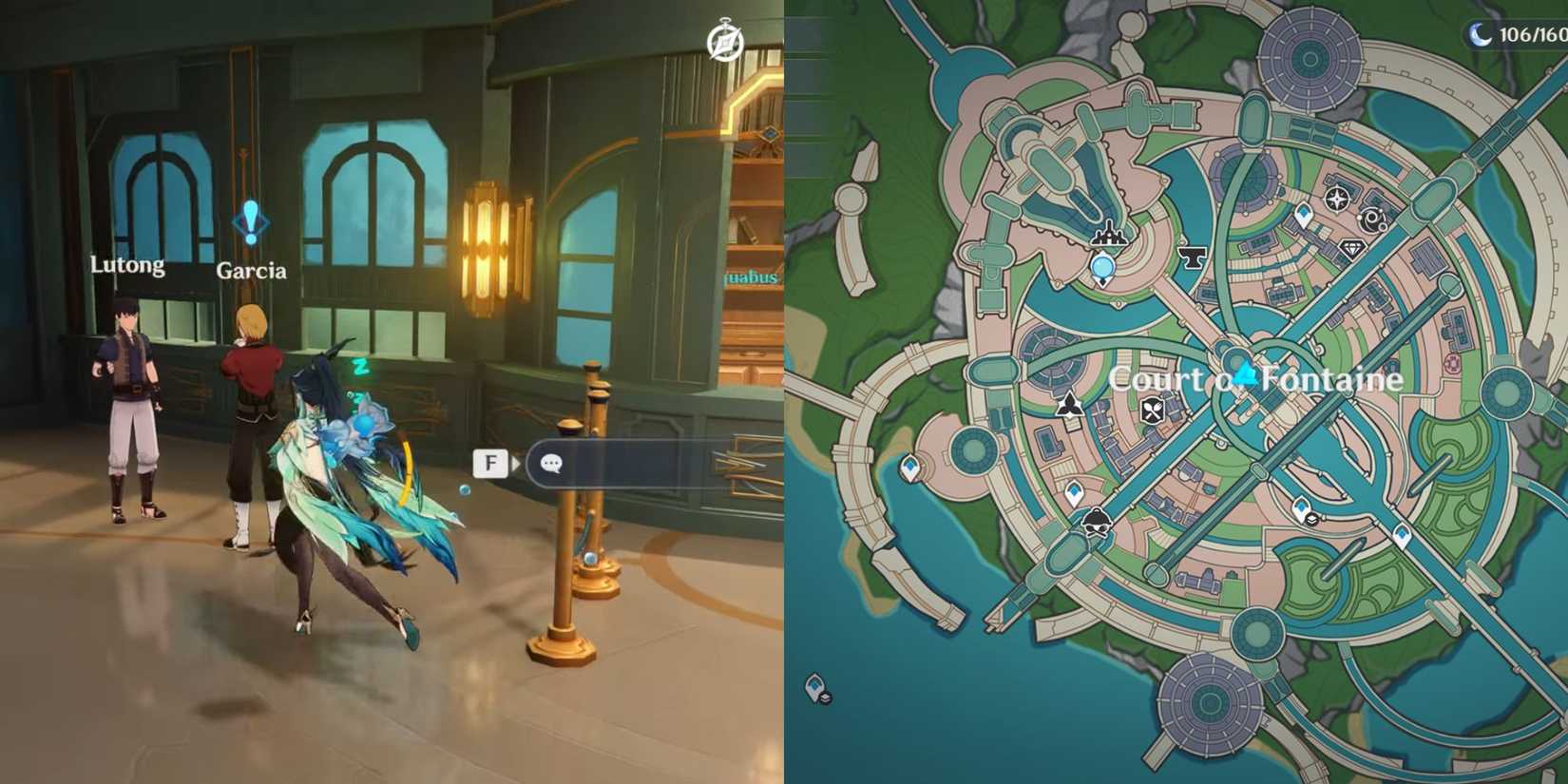
Task: Select the teleport waypoint left of the compass icon
Action: 1304,211
